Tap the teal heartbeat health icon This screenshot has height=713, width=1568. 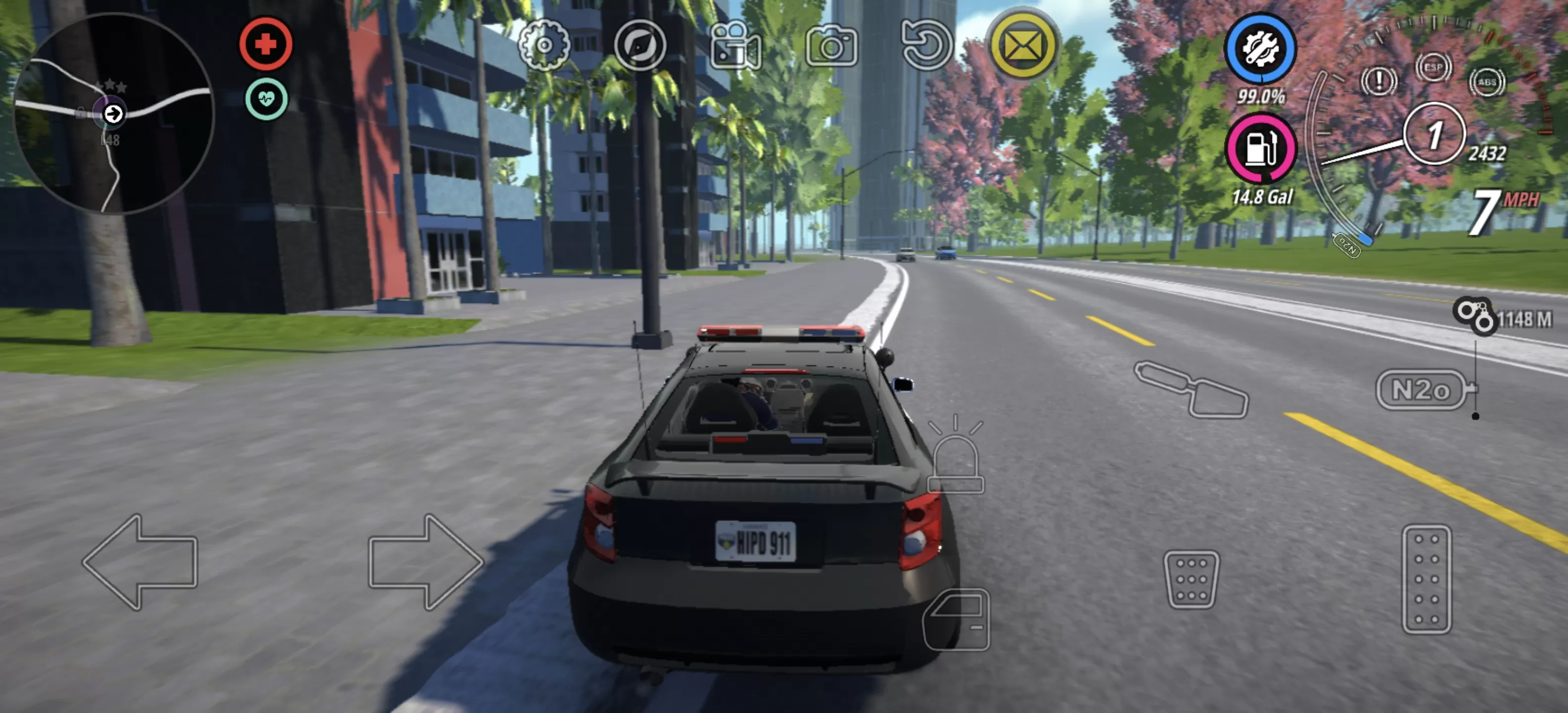pyautogui.click(x=267, y=99)
